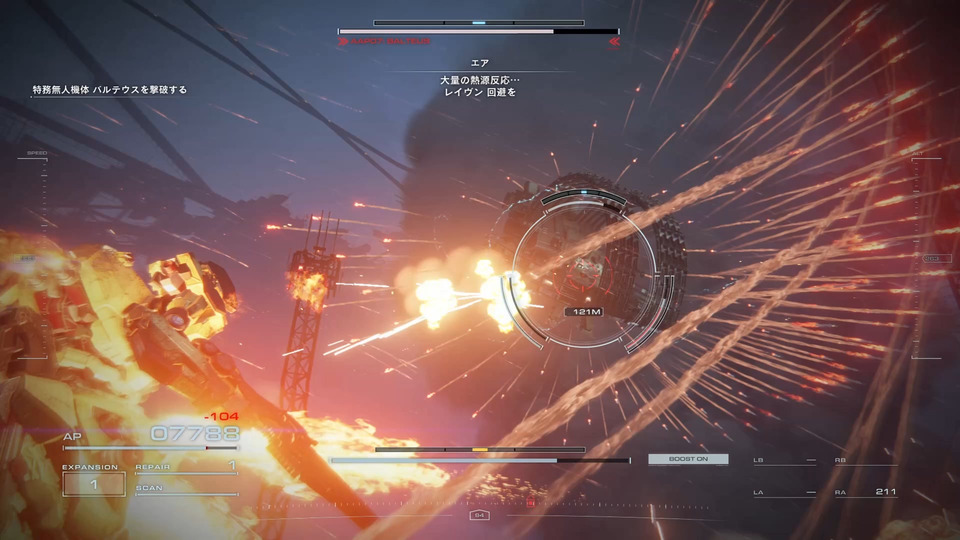Image resolution: width=960 pixels, height=540 pixels.
Task: Select the RA weapon slot
Action: (x=865, y=492)
